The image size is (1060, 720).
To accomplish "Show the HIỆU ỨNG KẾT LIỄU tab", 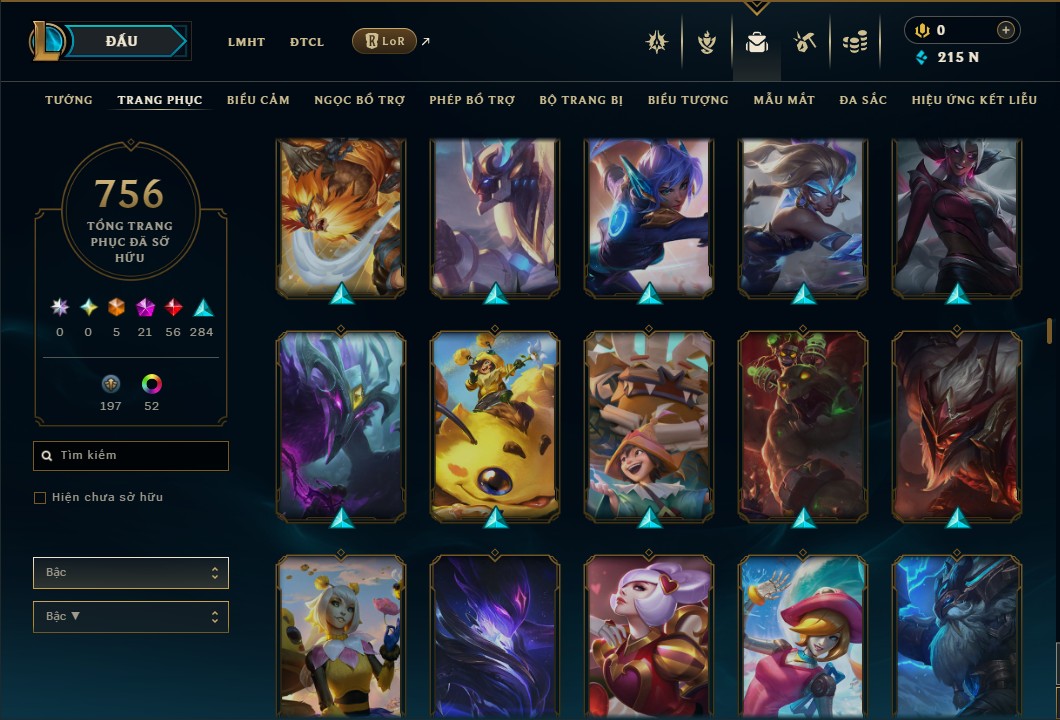I will point(974,100).
